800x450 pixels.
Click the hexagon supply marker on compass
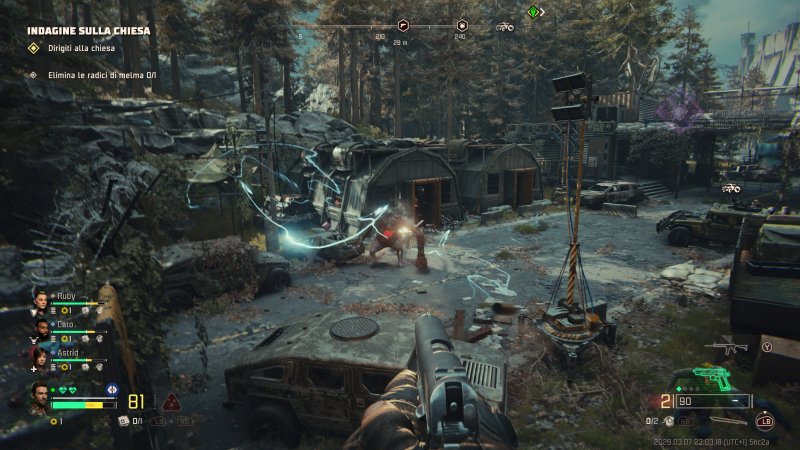click(x=461, y=26)
